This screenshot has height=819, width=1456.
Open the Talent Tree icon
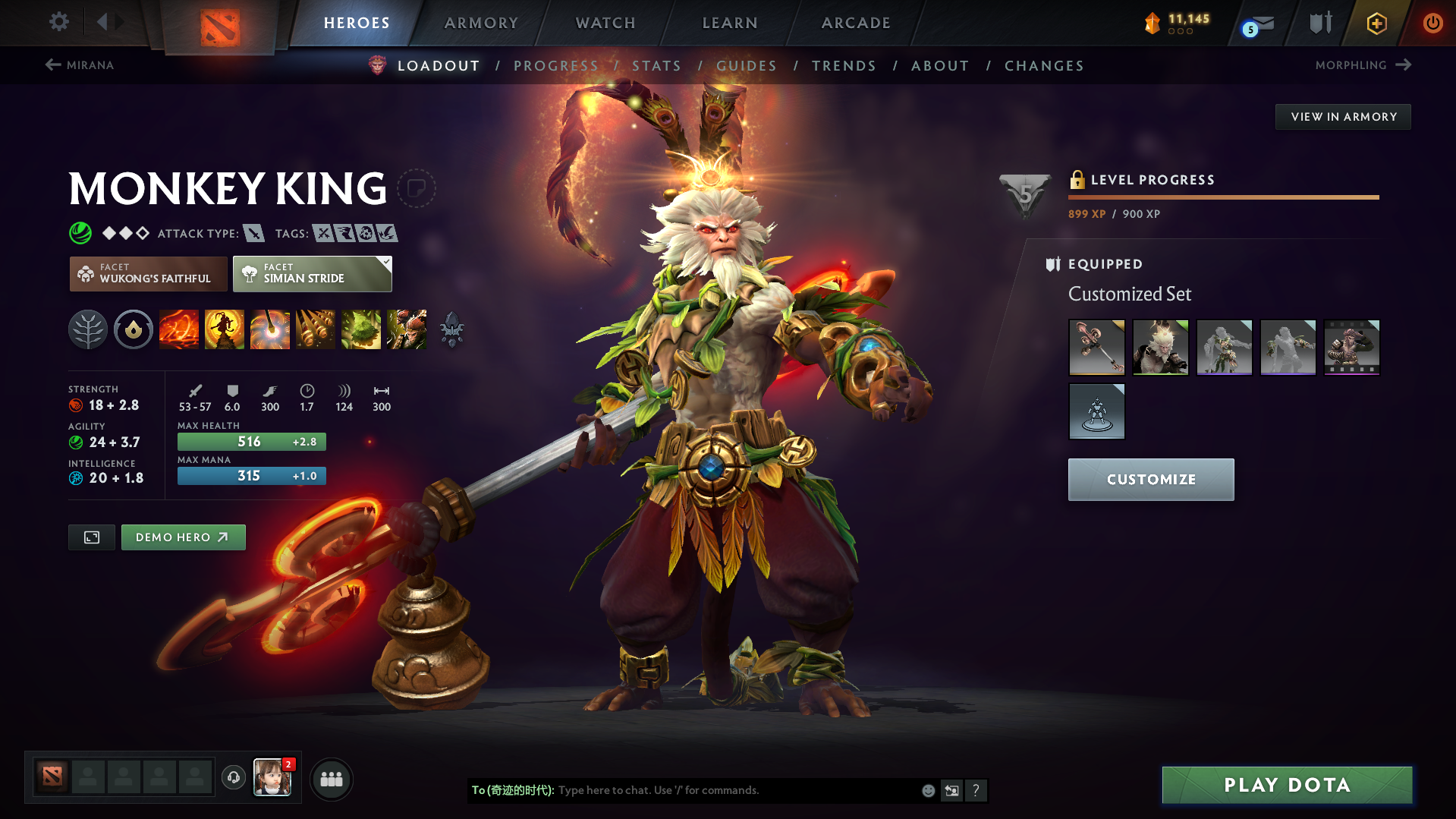click(x=88, y=329)
